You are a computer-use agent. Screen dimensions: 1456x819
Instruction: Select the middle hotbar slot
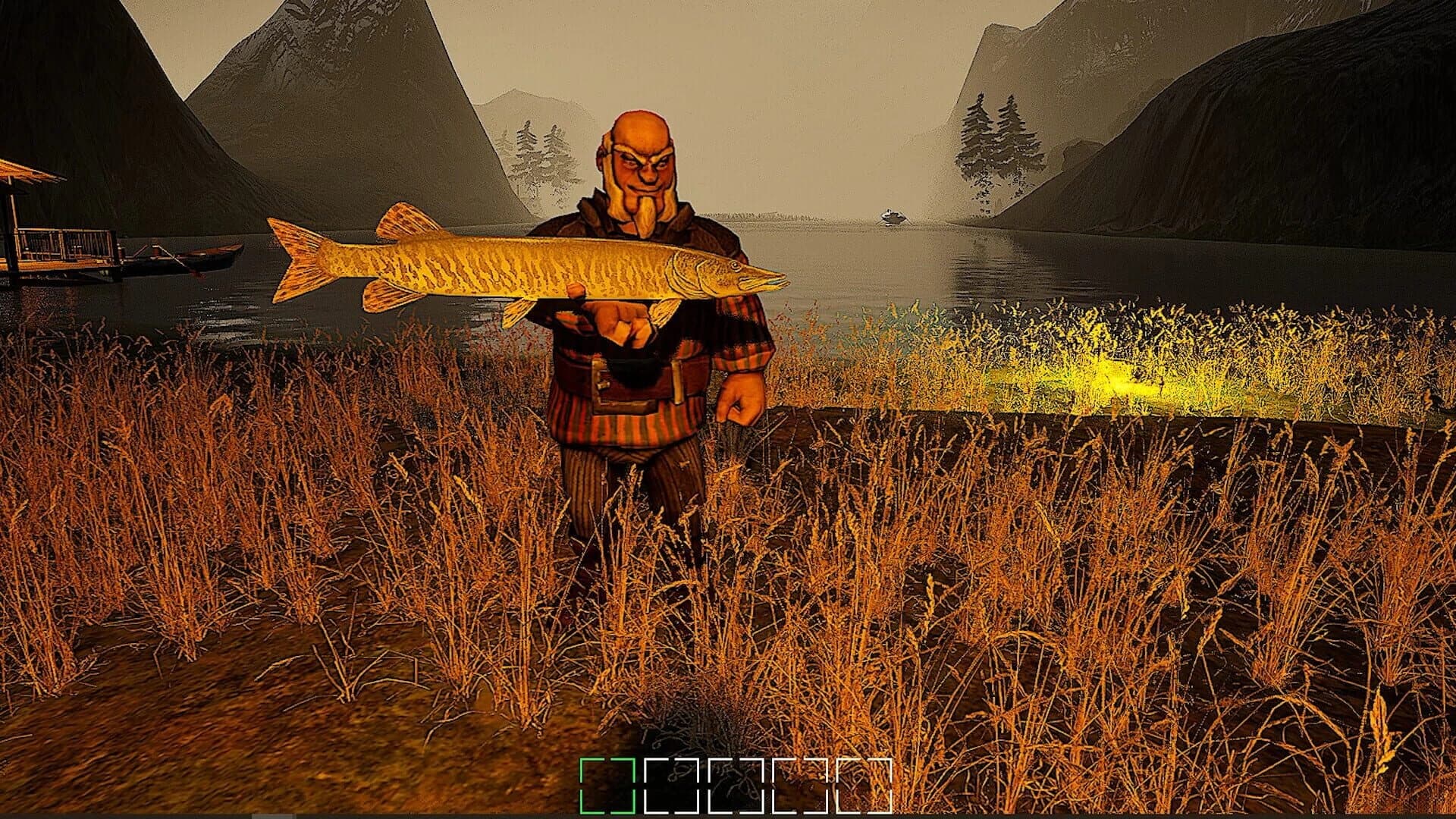point(736,786)
